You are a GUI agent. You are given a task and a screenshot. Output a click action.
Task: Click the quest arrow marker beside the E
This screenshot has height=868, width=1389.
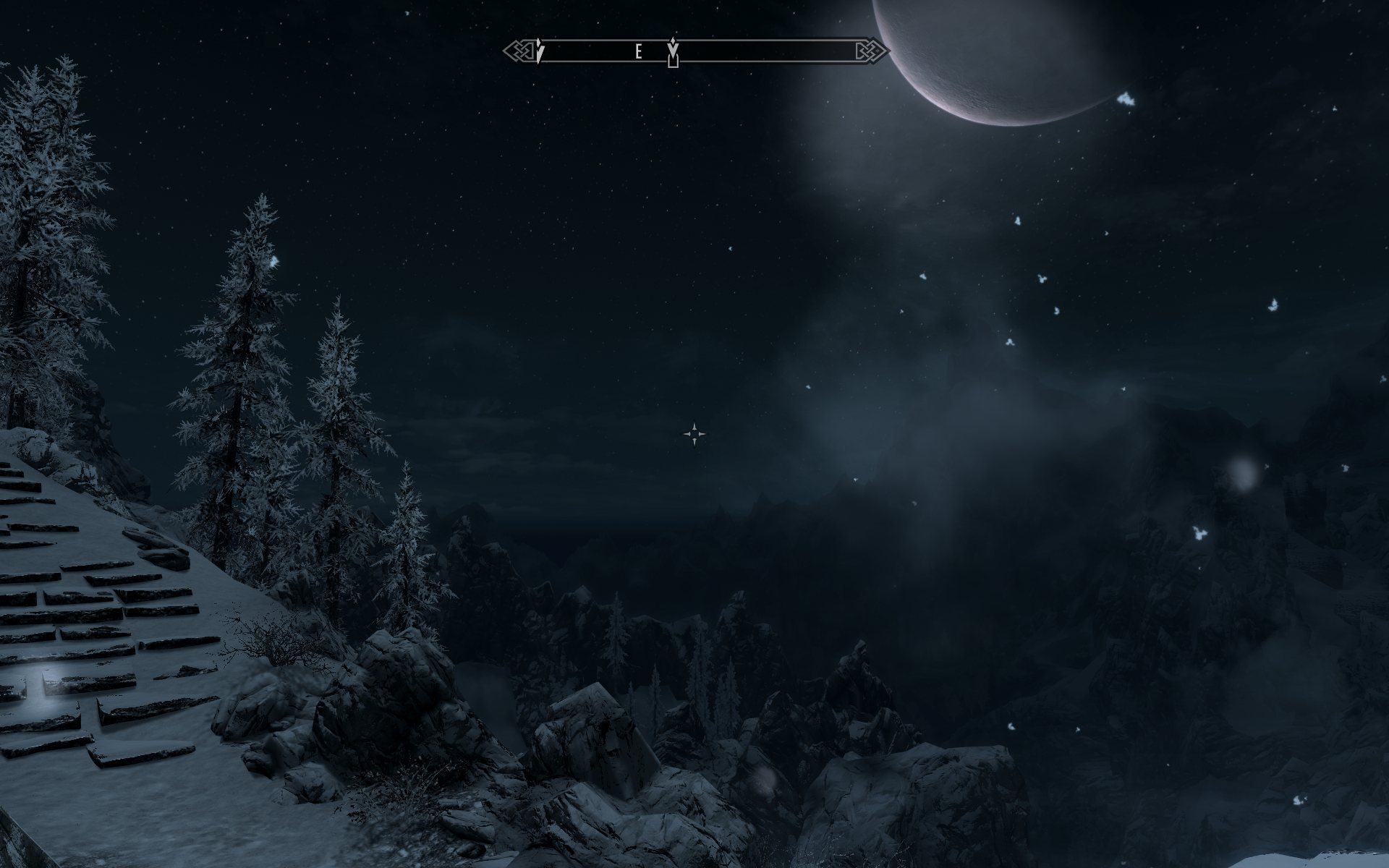(674, 49)
